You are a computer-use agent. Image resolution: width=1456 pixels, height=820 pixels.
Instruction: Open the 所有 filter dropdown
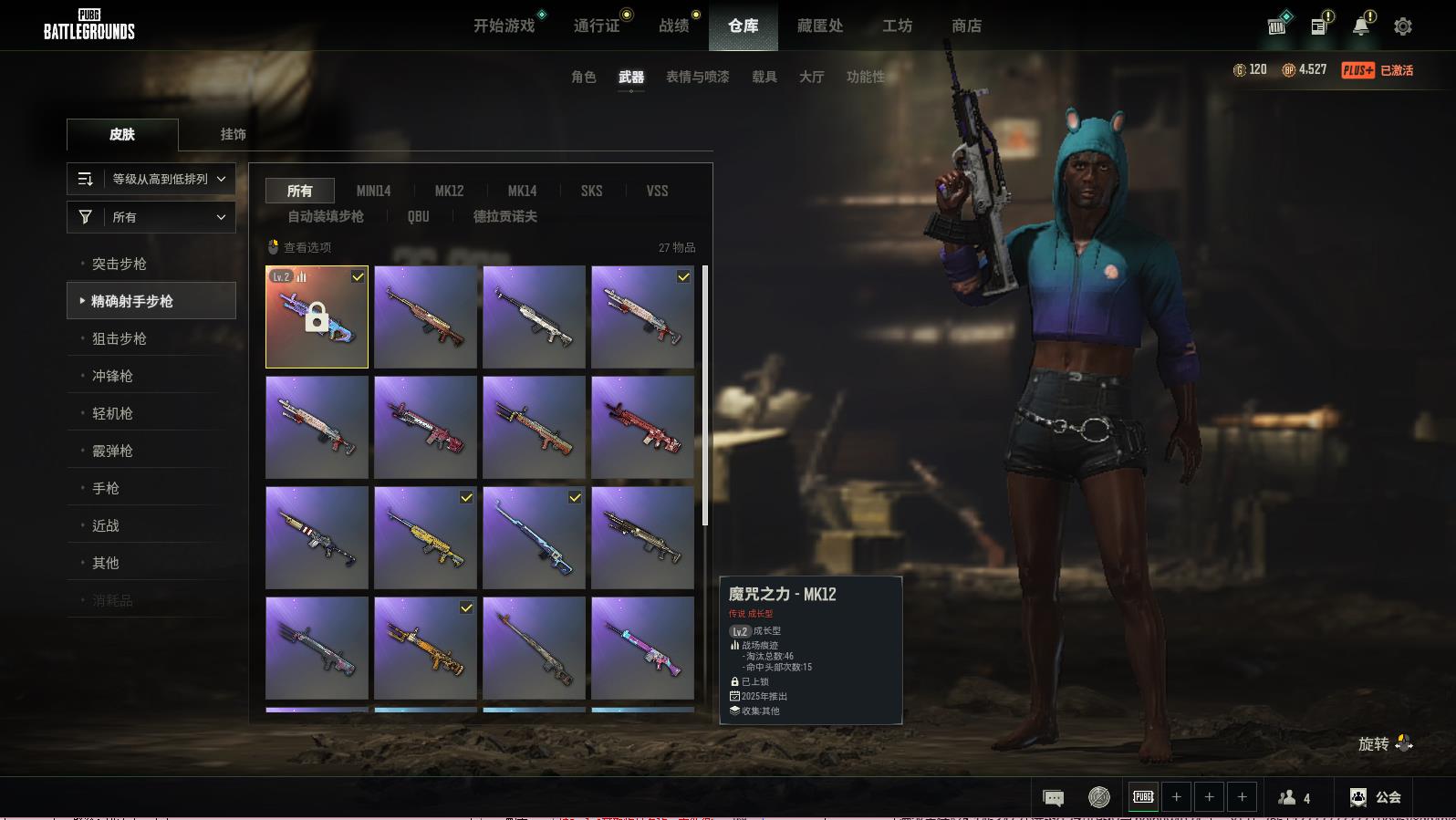coord(151,217)
